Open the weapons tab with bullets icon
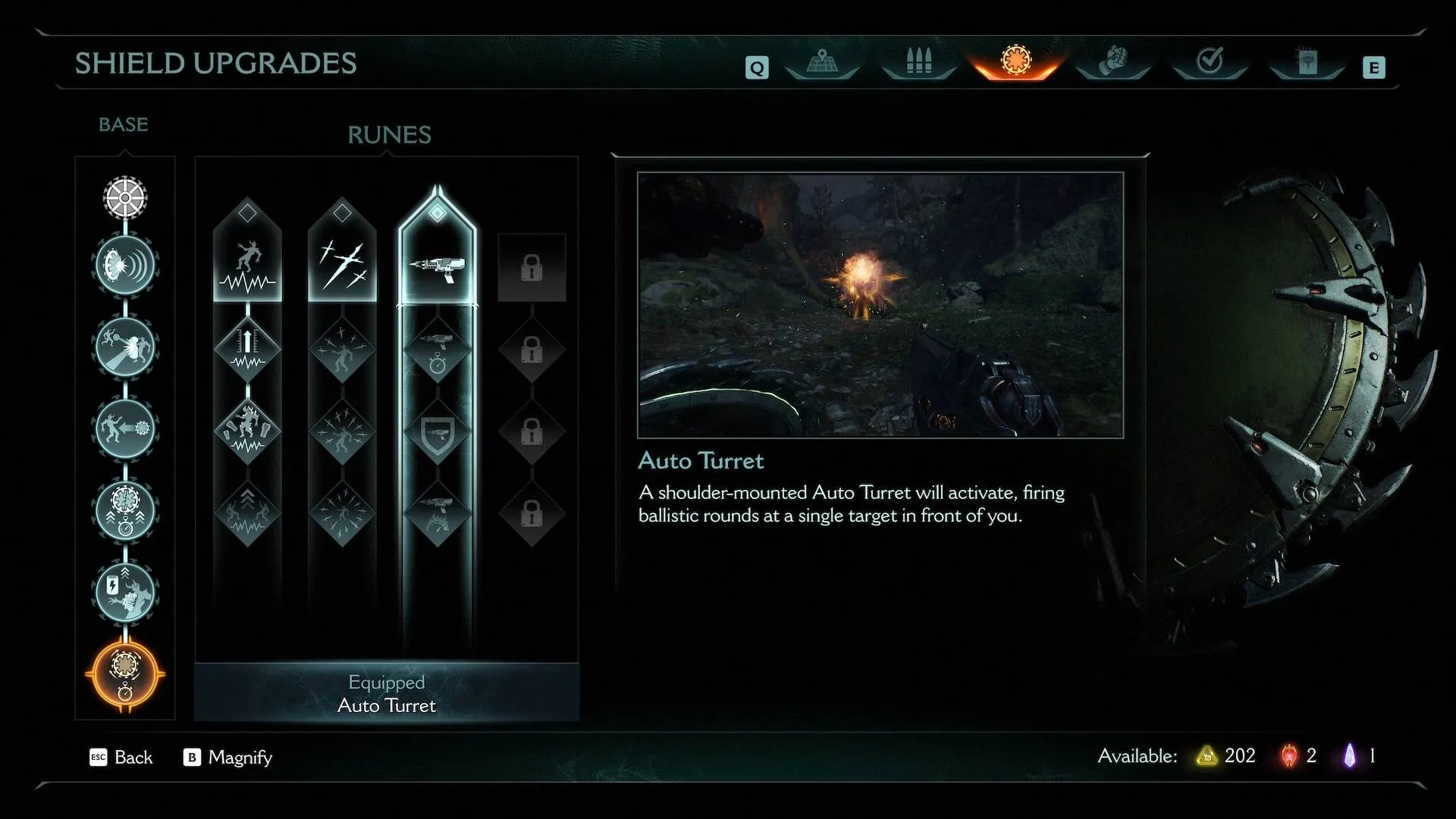This screenshot has height=819, width=1456. (918, 62)
